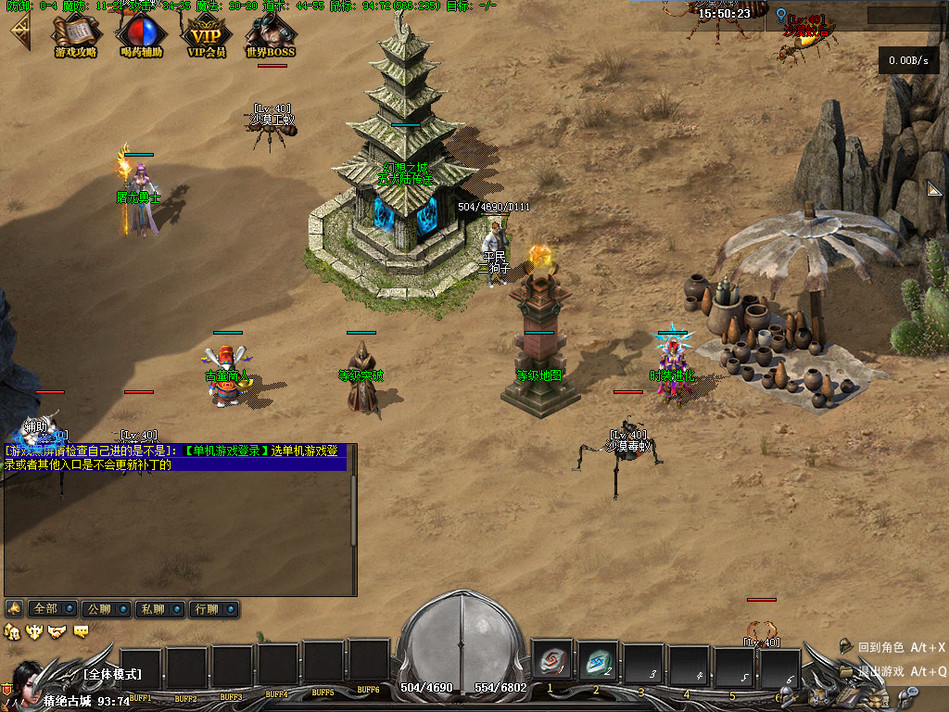Image resolution: width=949 pixels, height=712 pixels.
Task: Open the yellow speech bubble chat icon
Action: [81, 631]
